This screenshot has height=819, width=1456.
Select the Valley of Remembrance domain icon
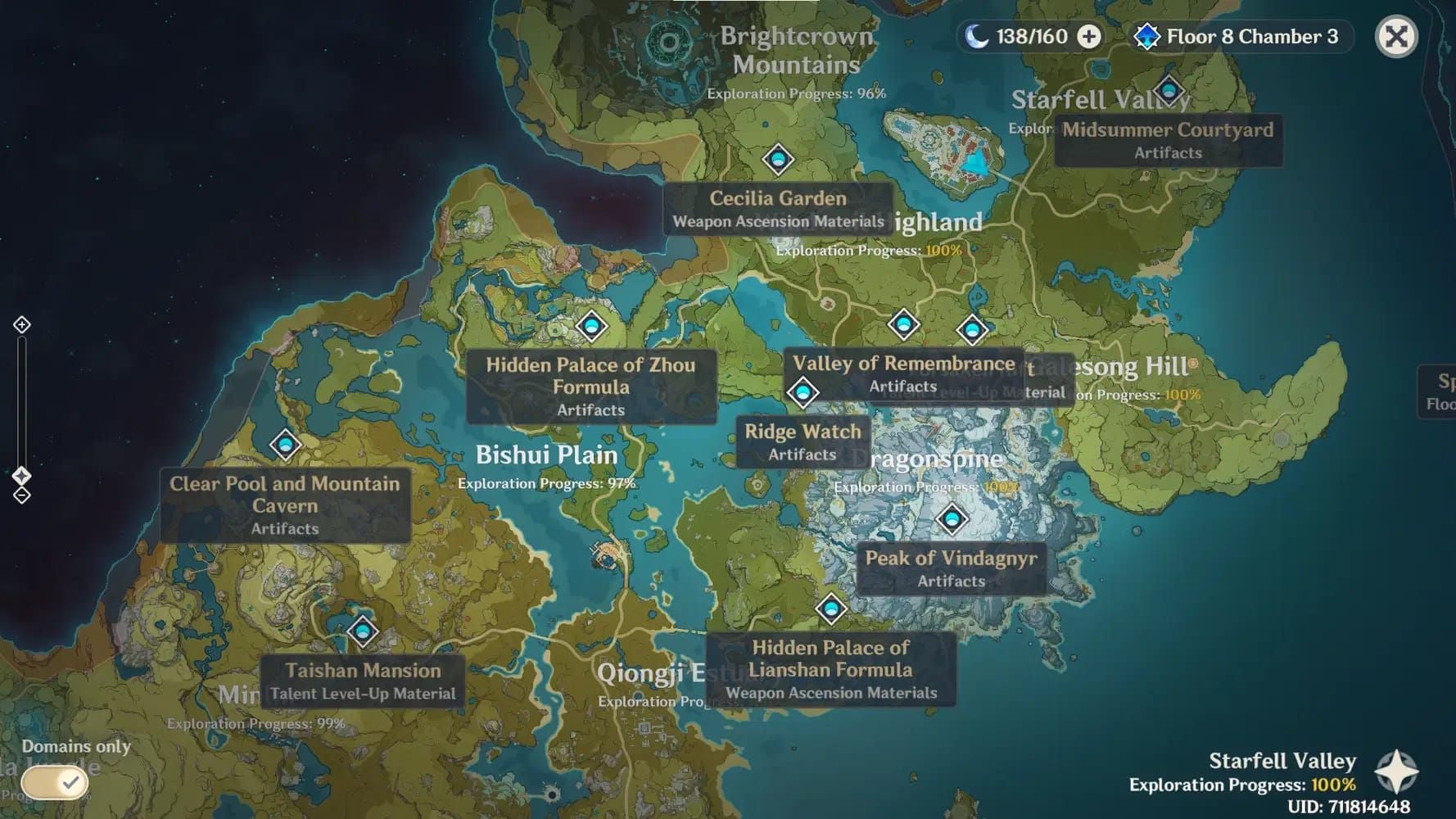pos(903,325)
